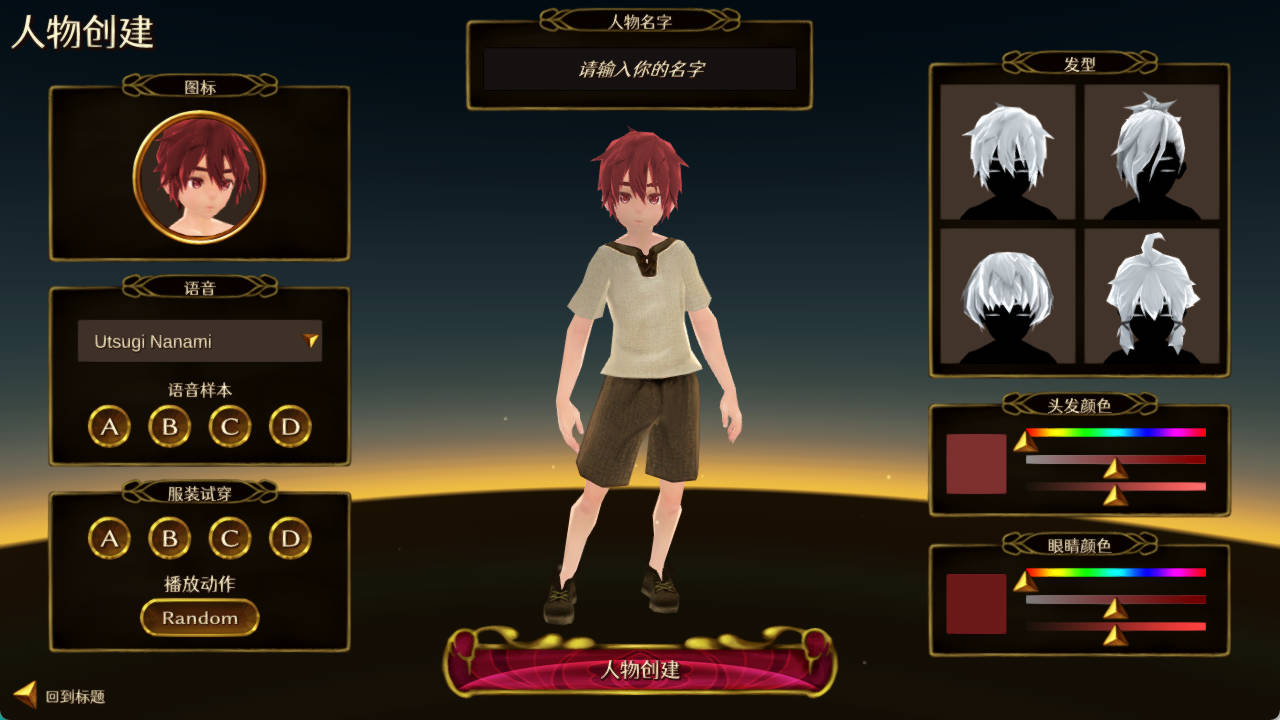Viewport: 1280px width, 720px height.
Task: Play voice sample B
Action: tap(169, 426)
